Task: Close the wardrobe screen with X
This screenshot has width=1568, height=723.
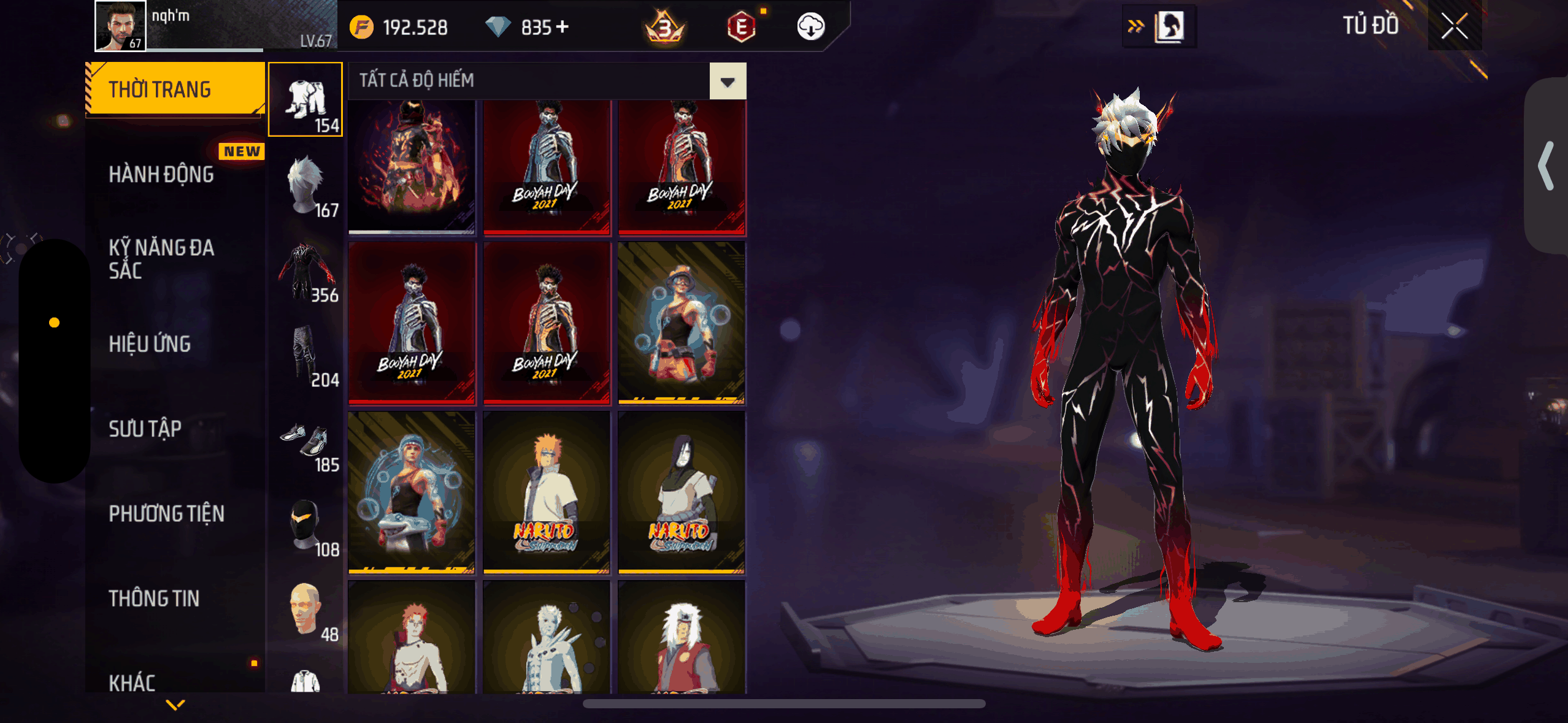Action: tap(1454, 26)
